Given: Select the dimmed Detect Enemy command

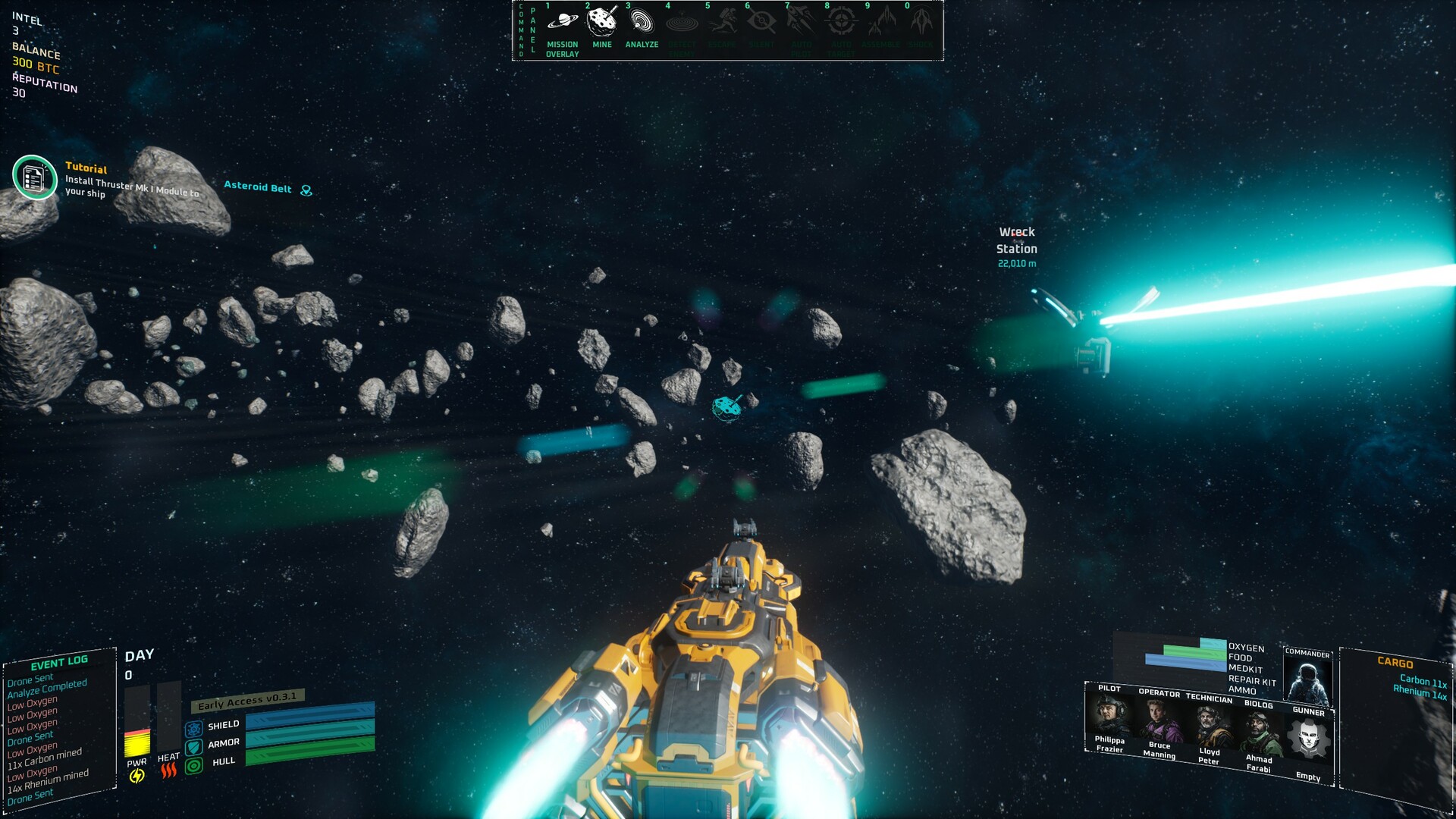Looking at the screenshot, I should pyautogui.click(x=682, y=24).
